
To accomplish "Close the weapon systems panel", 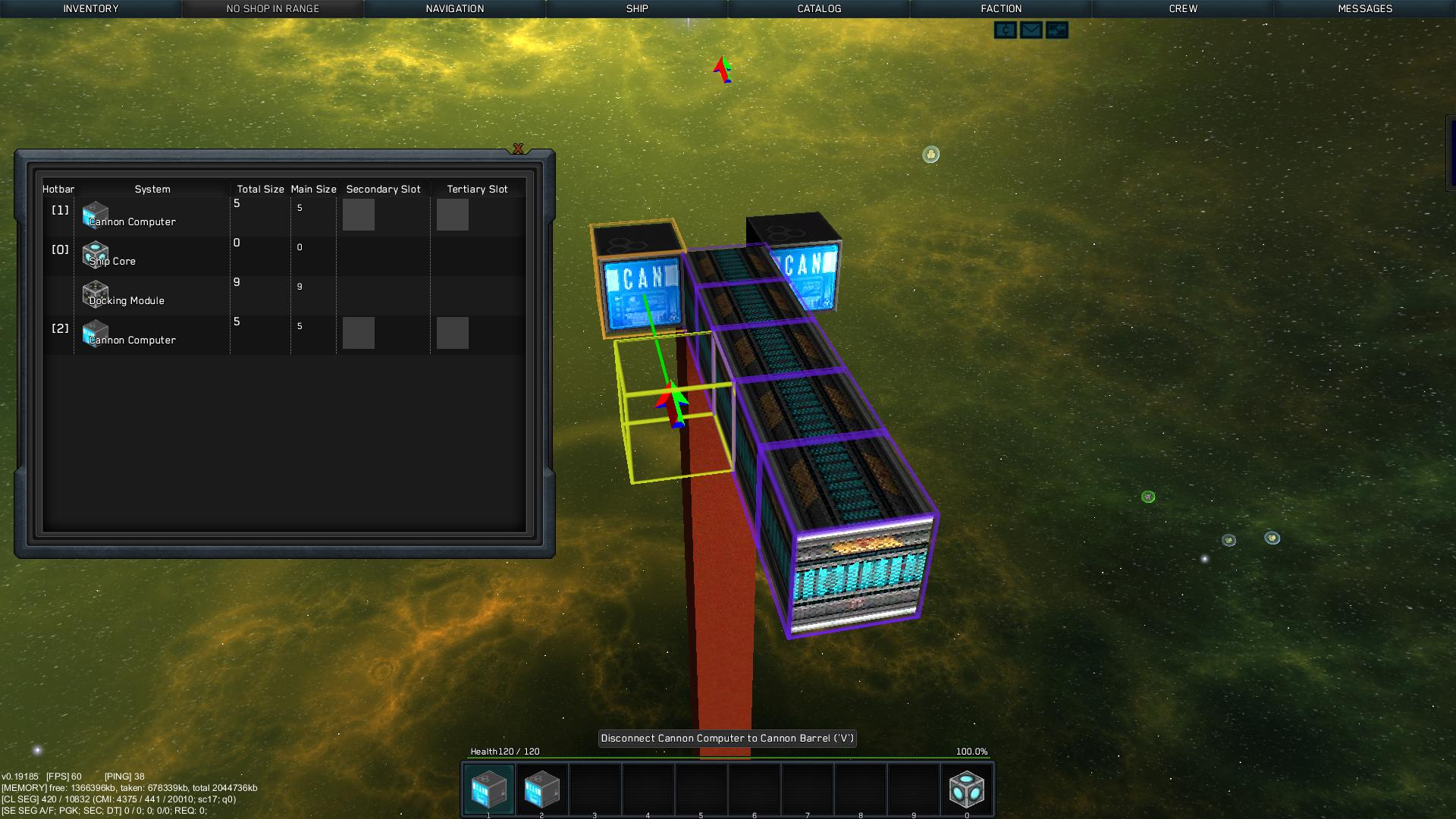I will point(518,149).
